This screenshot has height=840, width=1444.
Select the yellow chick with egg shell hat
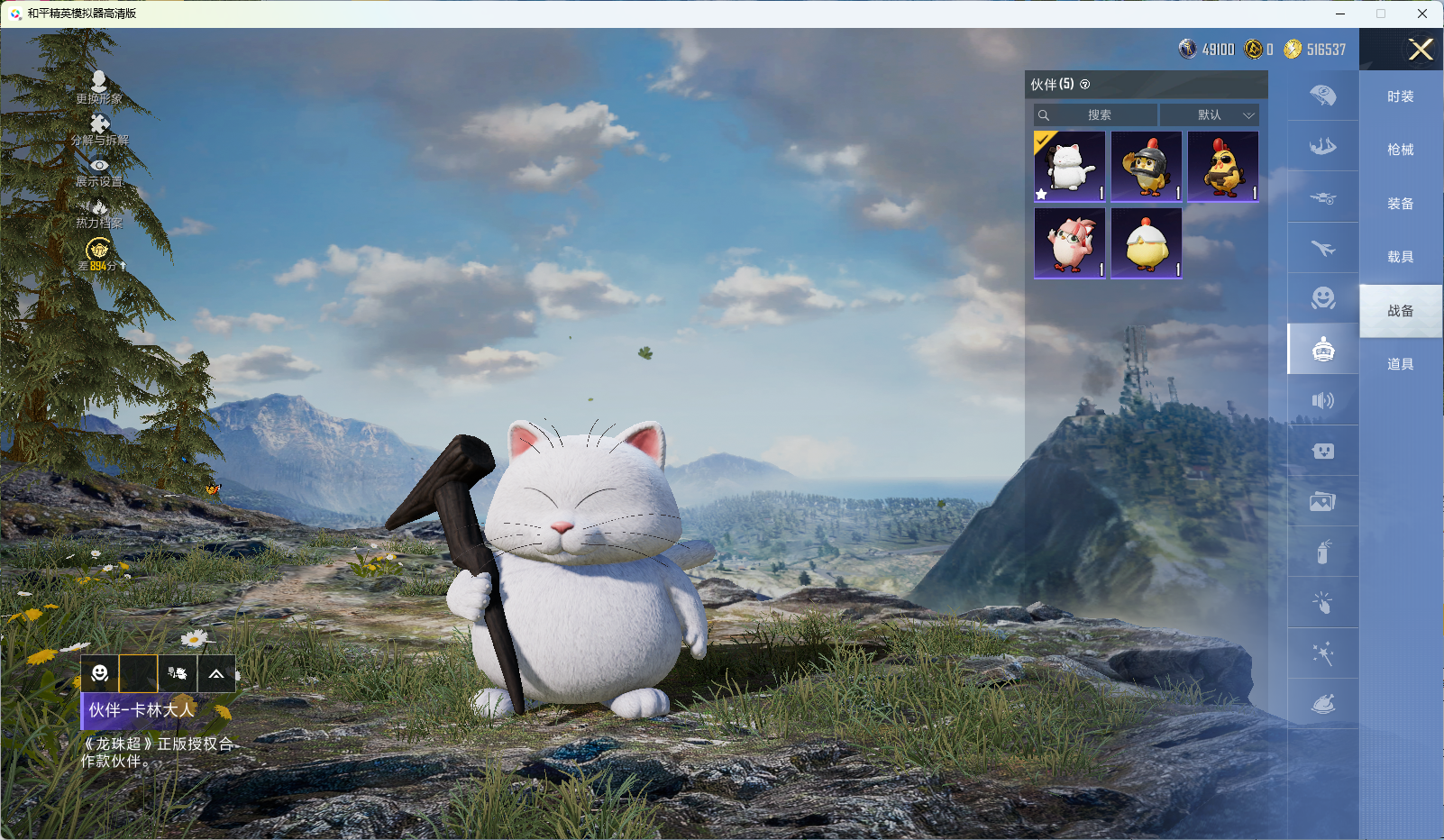pyautogui.click(x=1147, y=243)
